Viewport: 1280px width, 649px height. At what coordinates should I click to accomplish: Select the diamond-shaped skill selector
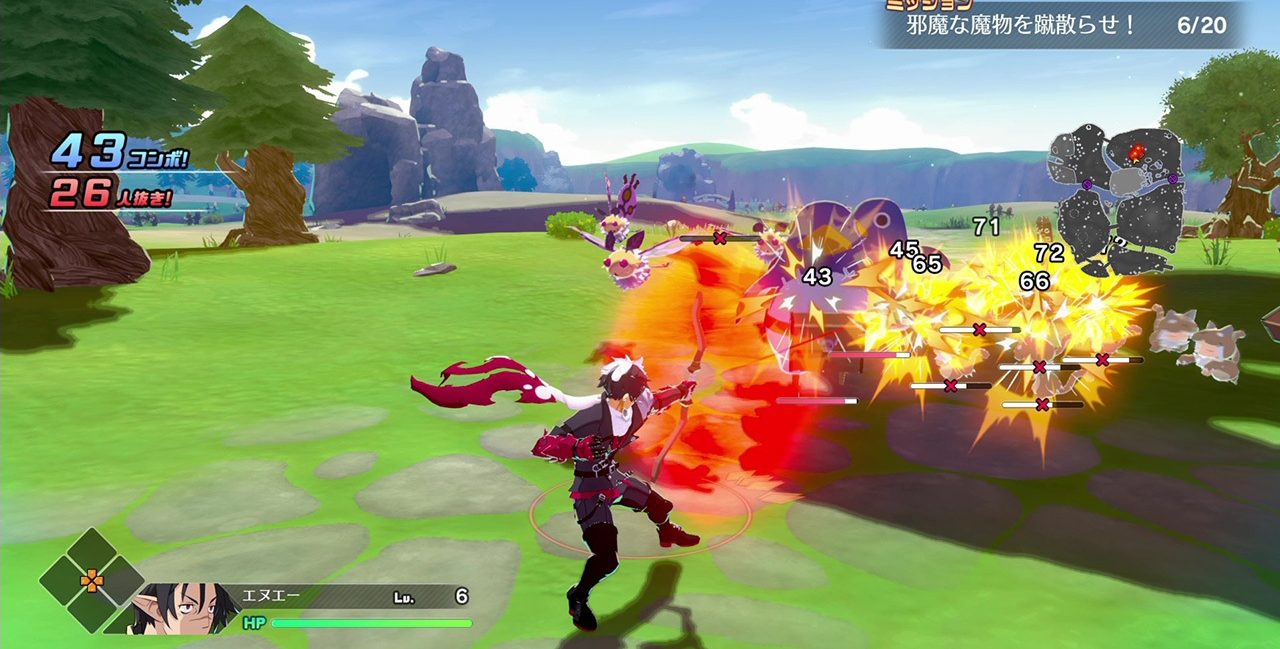click(x=92, y=580)
